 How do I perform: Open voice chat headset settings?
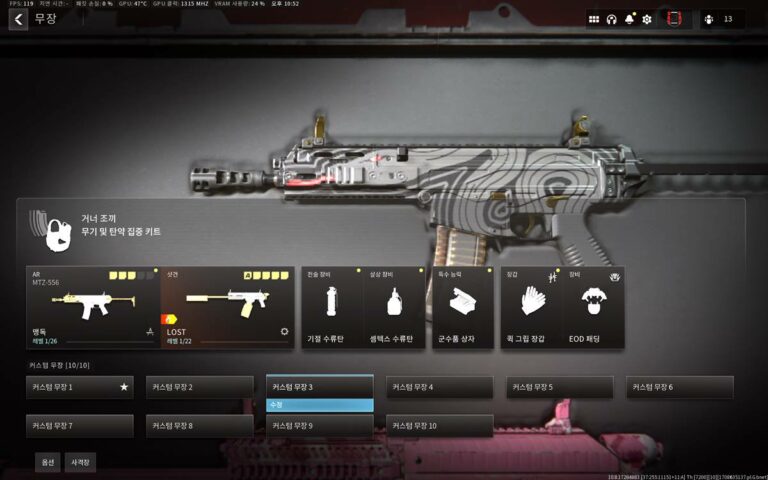coord(611,19)
